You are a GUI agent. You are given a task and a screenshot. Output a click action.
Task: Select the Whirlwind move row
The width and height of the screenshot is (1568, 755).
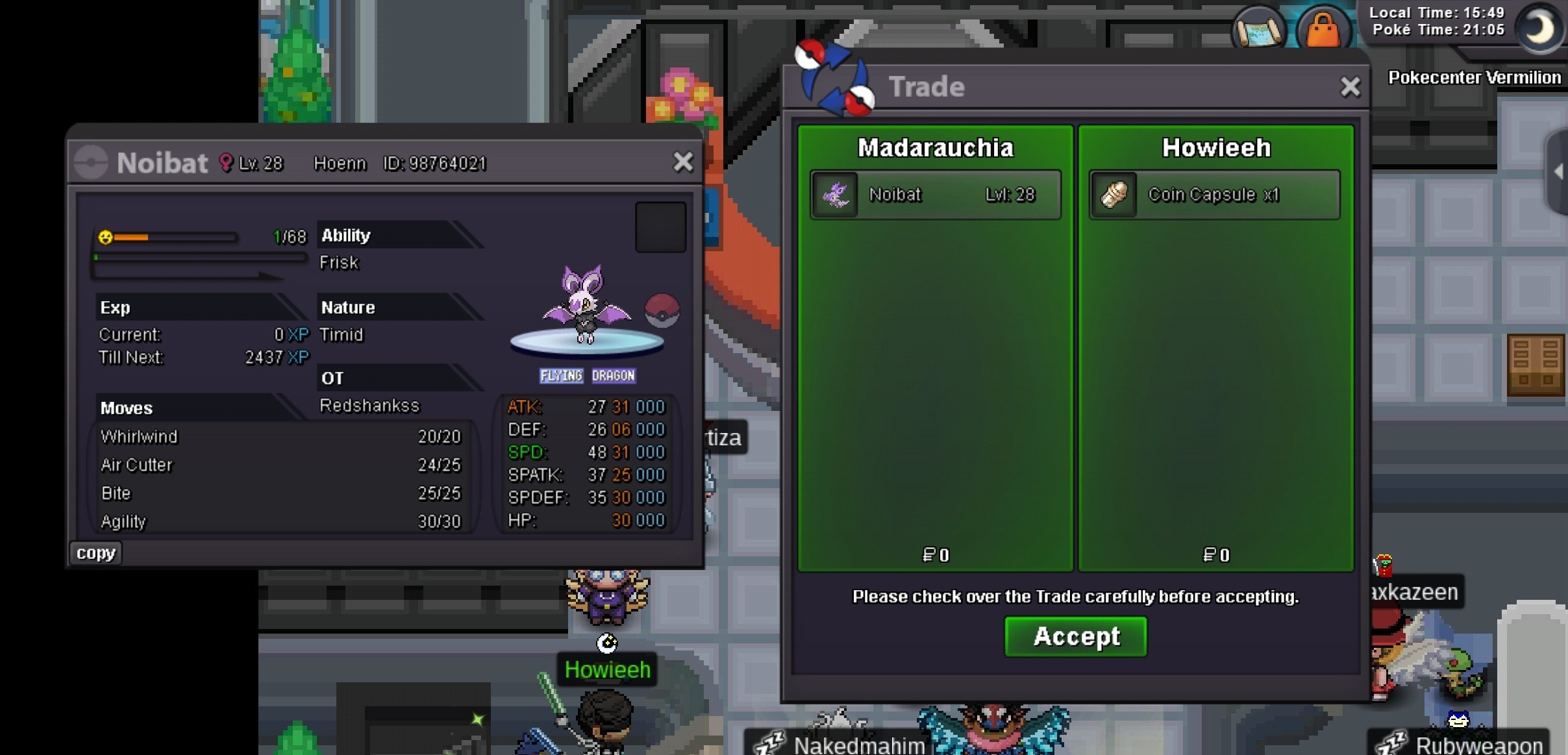(x=280, y=437)
